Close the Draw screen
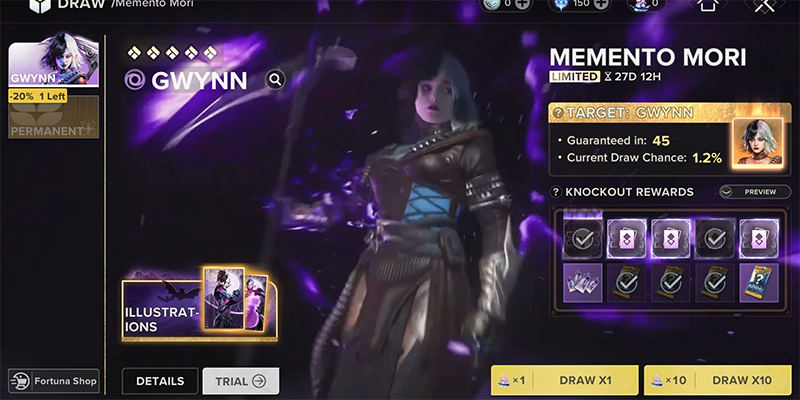 click(765, 5)
